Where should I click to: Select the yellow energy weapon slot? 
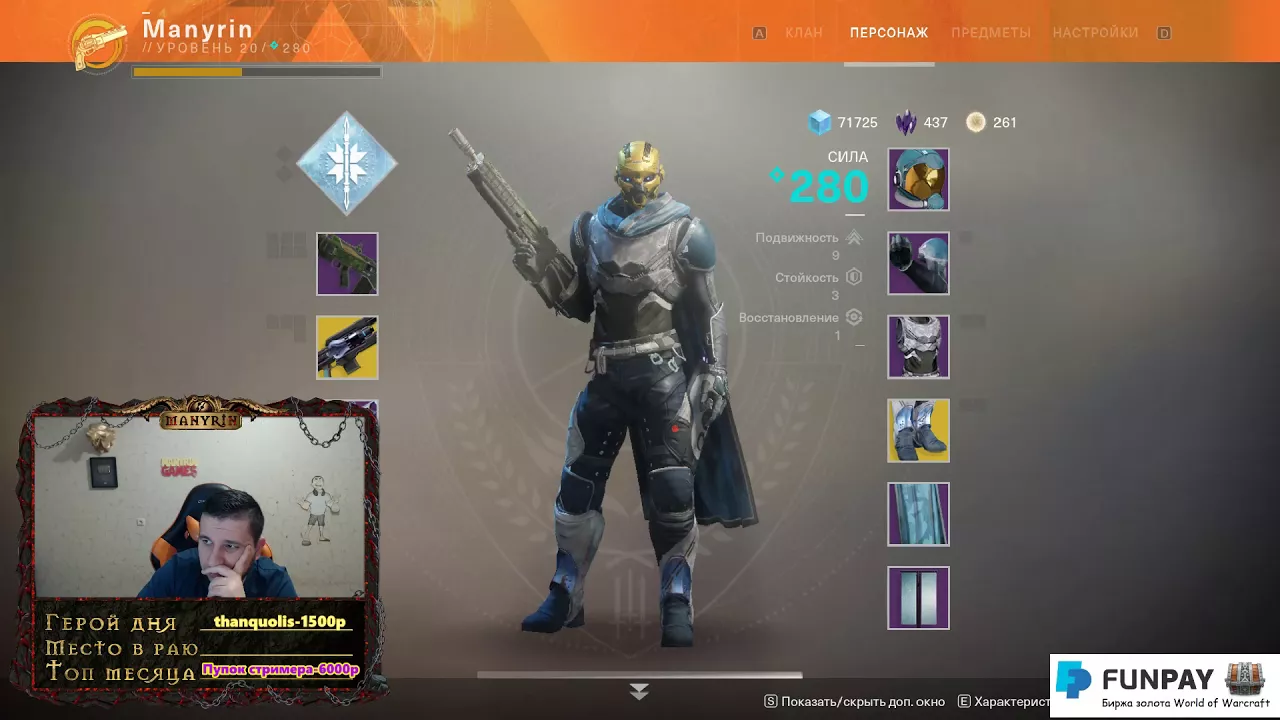[x=347, y=347]
